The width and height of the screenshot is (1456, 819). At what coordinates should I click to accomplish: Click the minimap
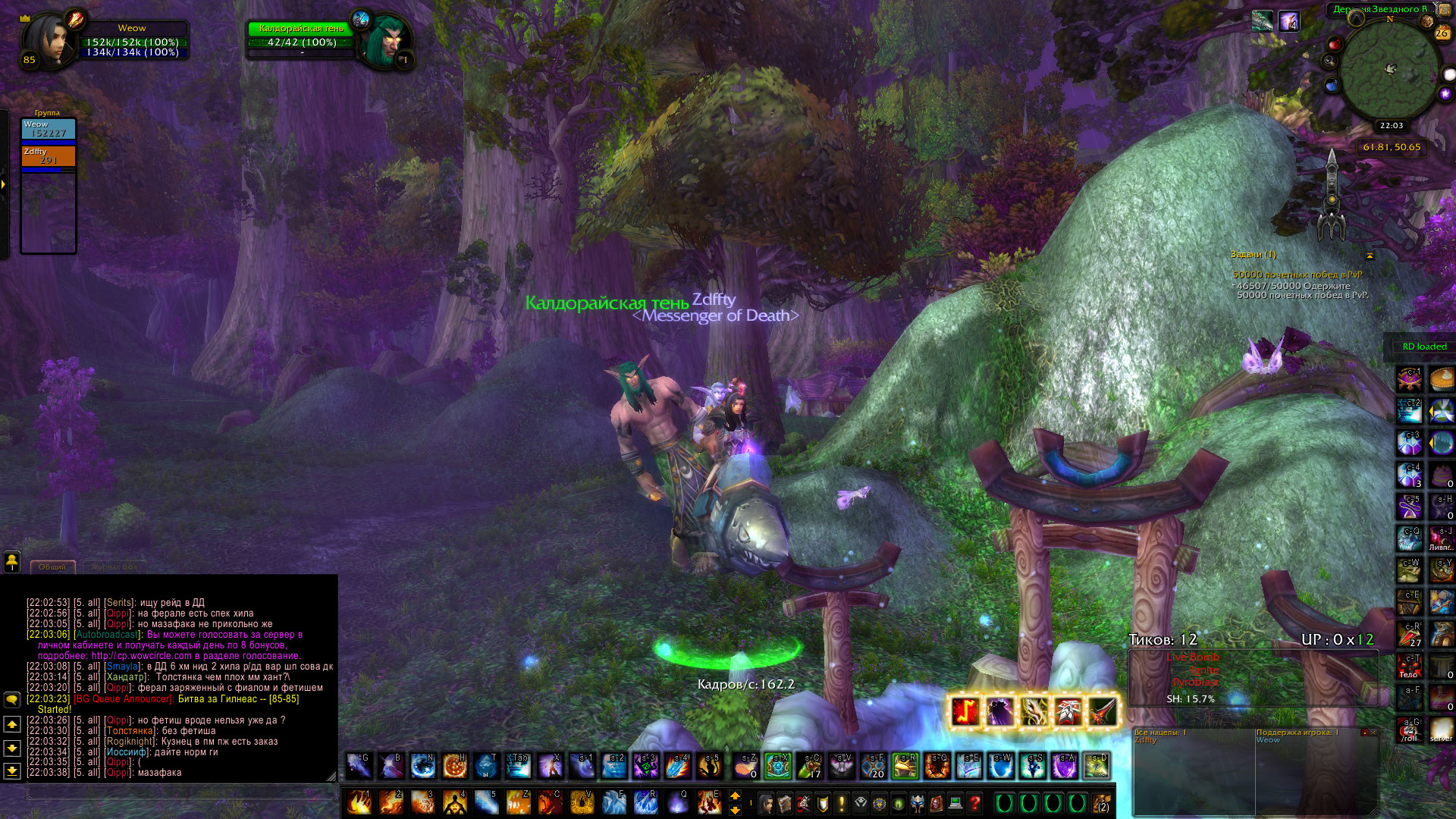1389,71
